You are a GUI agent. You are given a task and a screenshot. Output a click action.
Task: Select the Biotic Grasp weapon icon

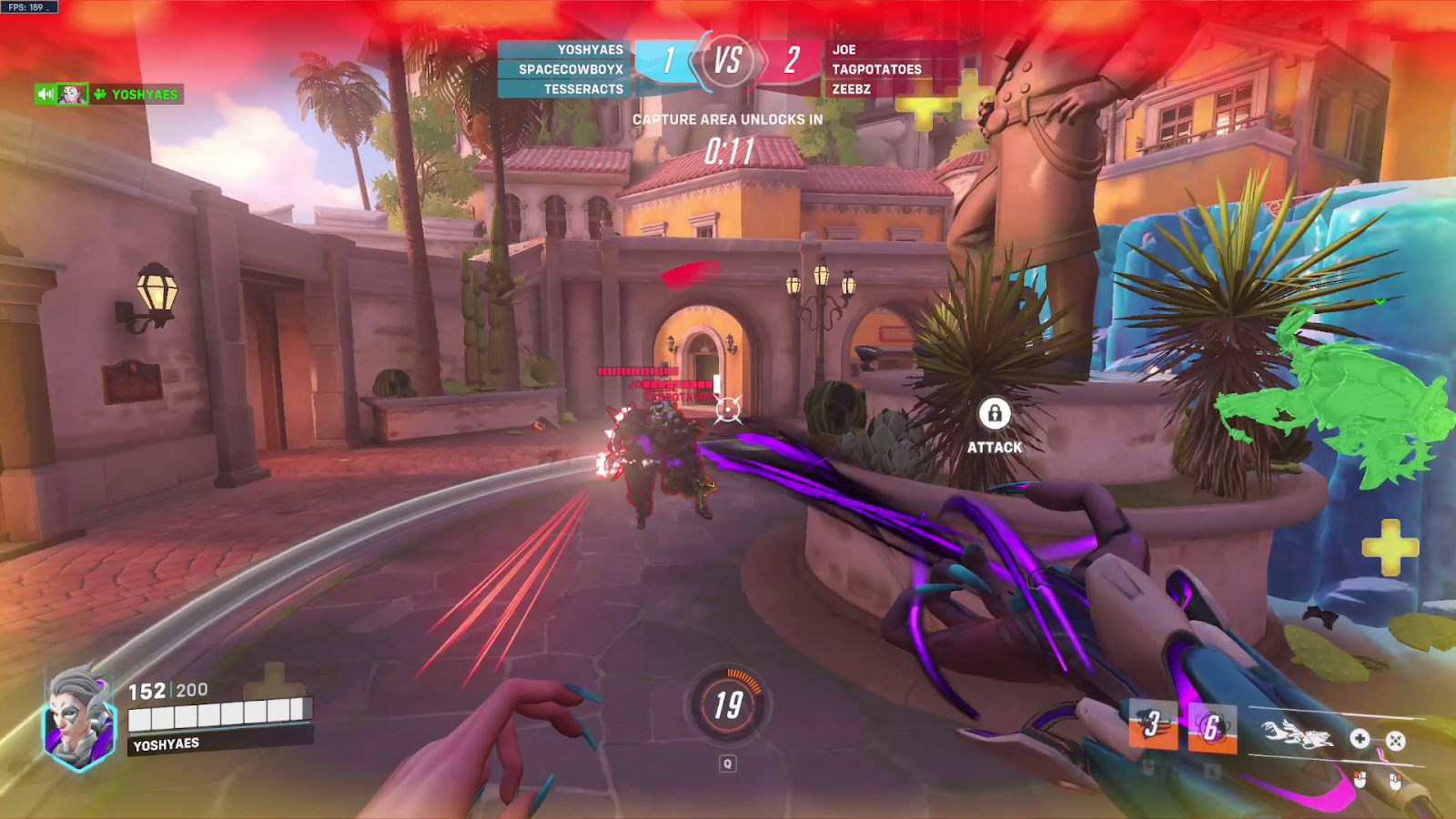(1296, 733)
